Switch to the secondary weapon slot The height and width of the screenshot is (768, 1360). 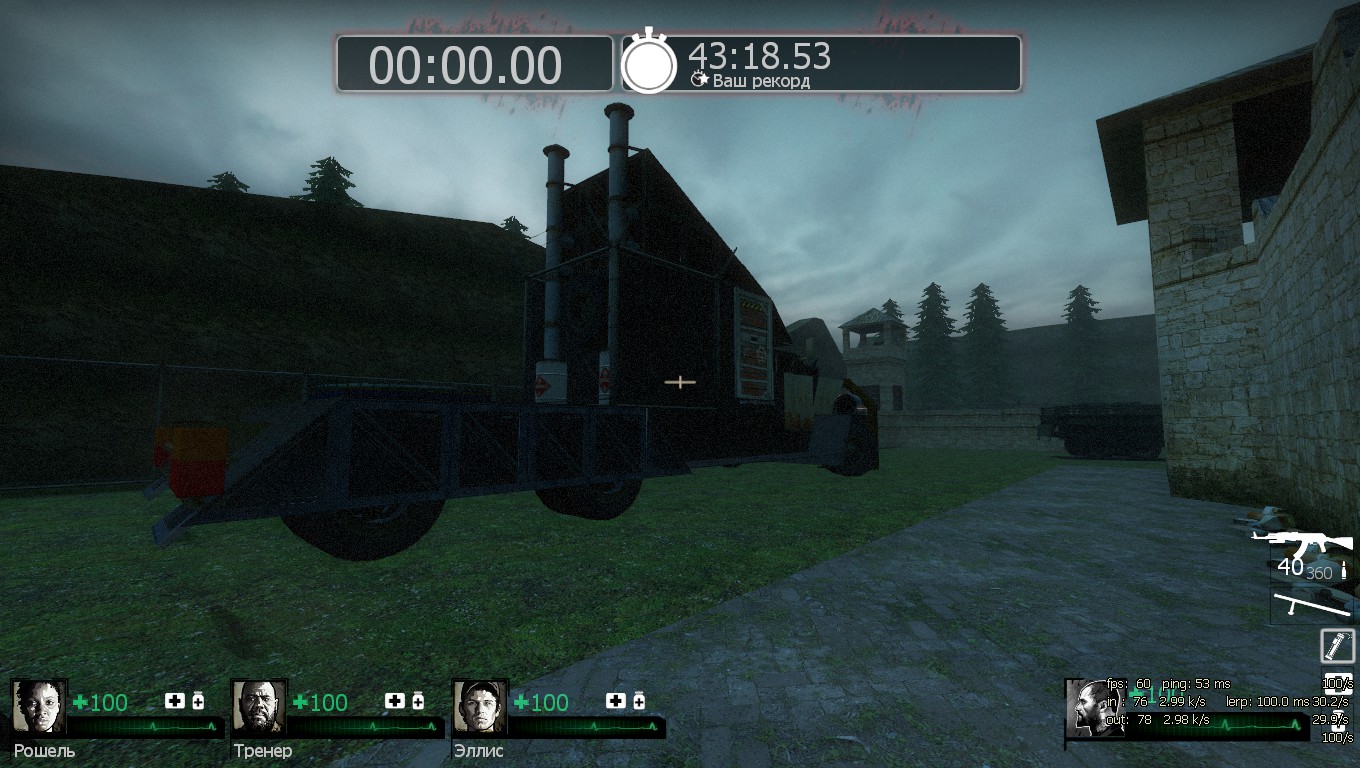click(x=1311, y=604)
